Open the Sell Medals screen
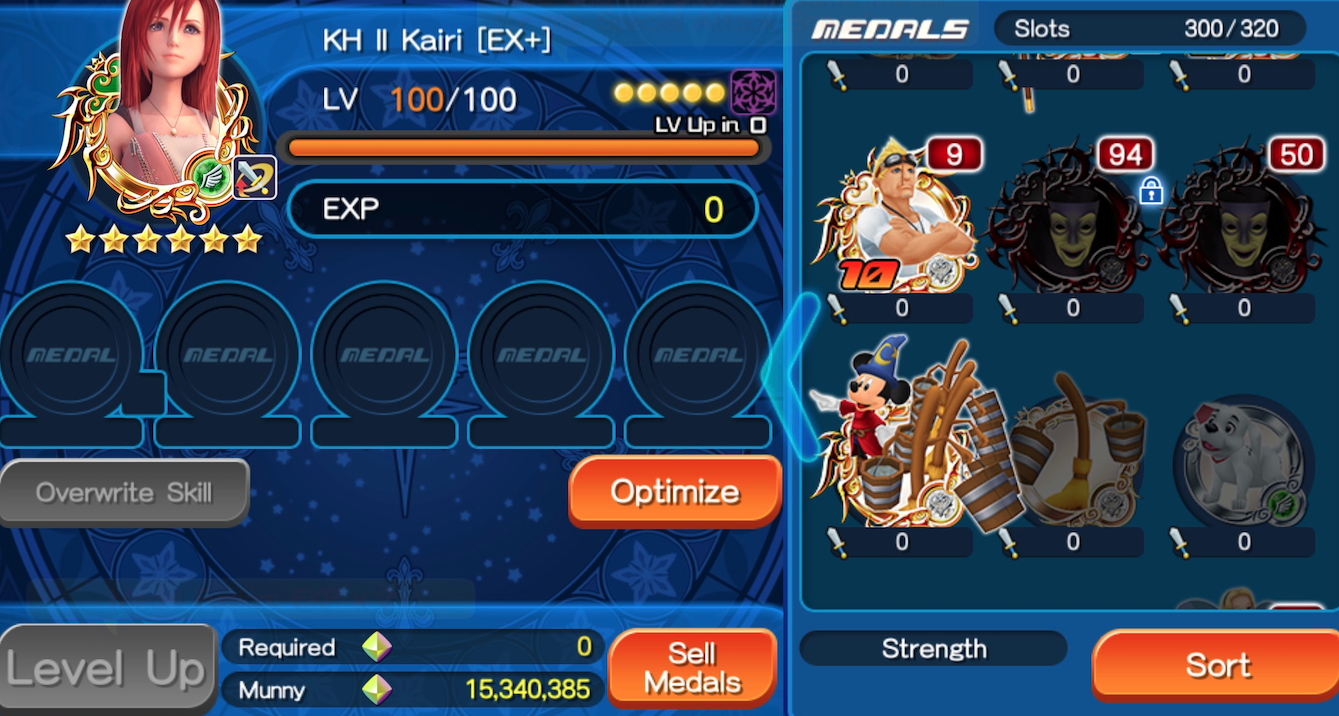The height and width of the screenshot is (716, 1339). click(x=692, y=668)
